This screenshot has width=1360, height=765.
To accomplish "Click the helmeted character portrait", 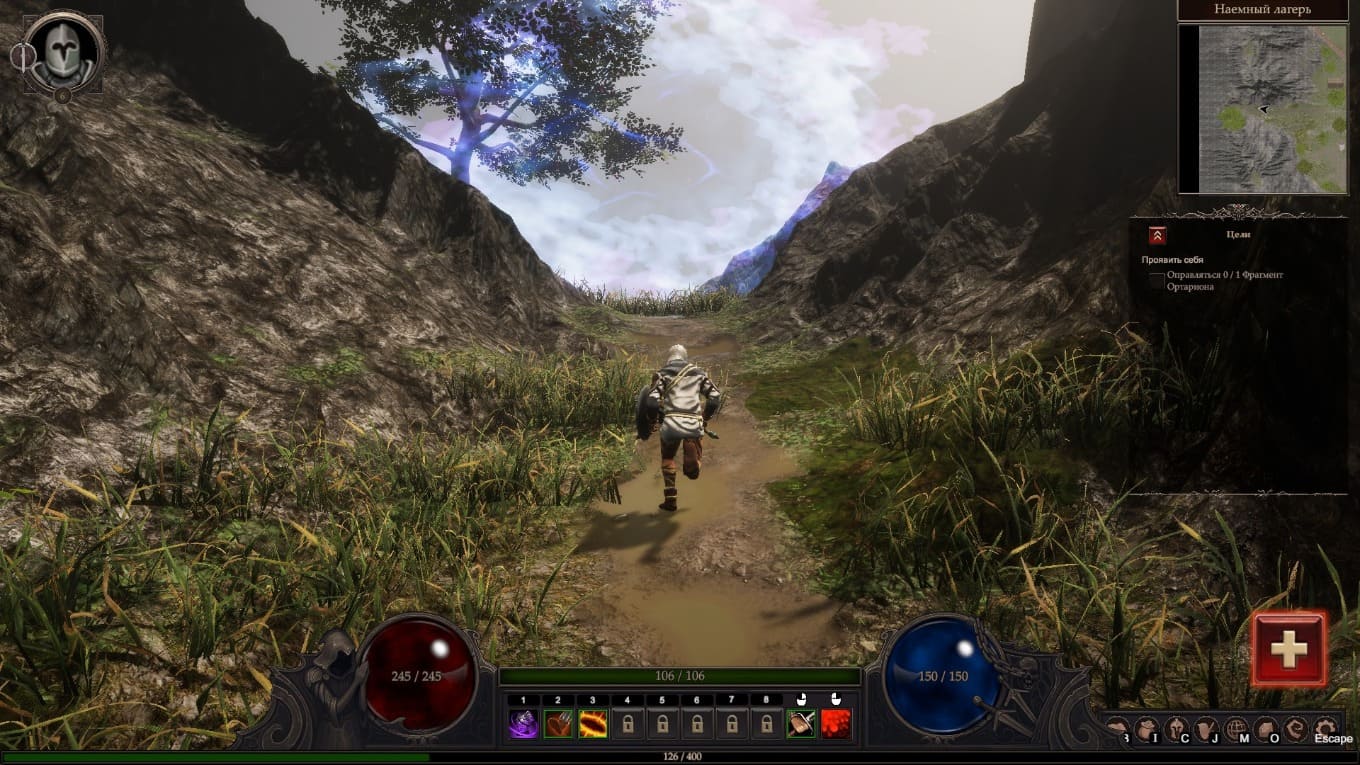I will [x=64, y=52].
